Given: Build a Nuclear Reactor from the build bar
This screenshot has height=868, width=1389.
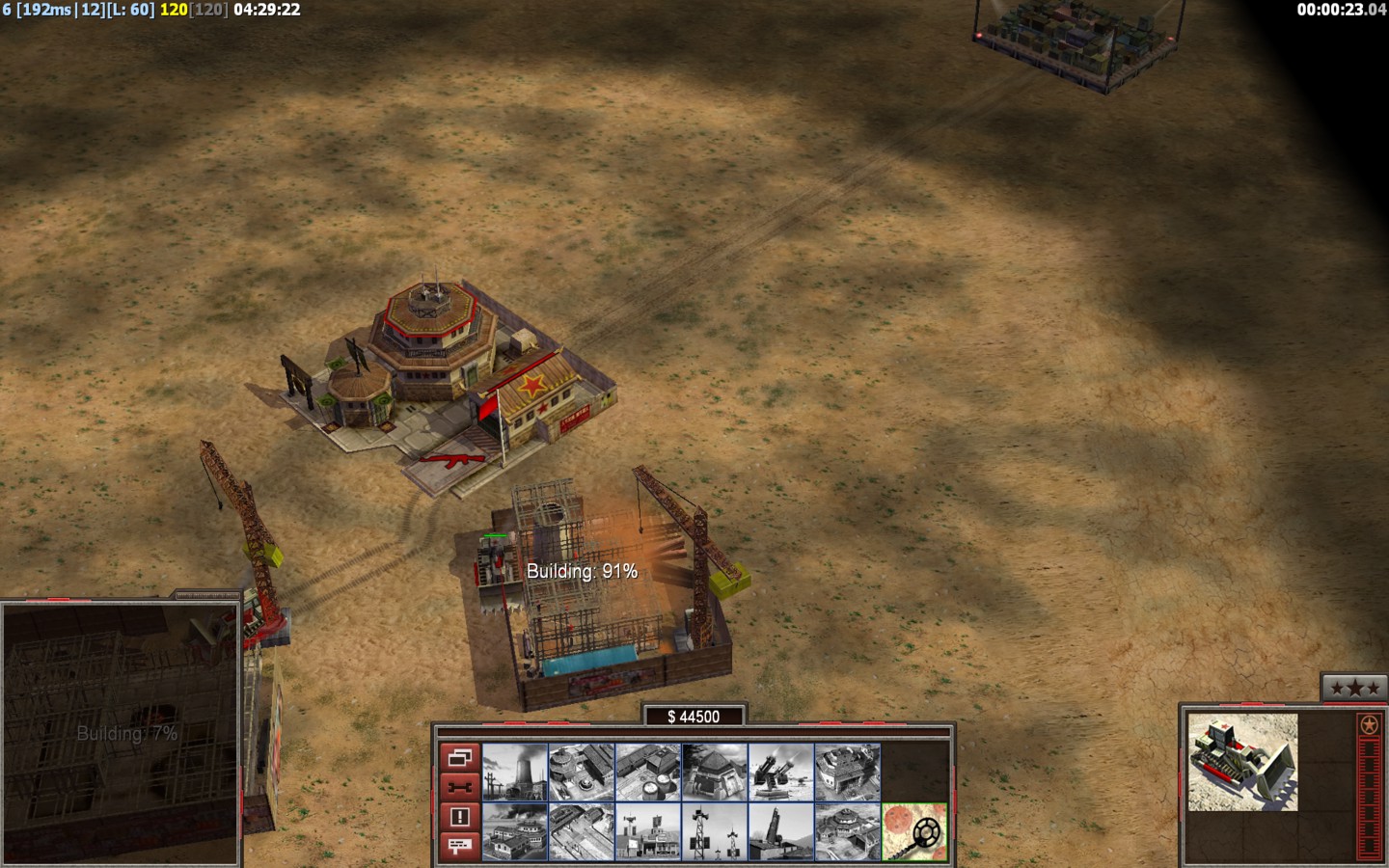Looking at the screenshot, I should click(x=515, y=772).
